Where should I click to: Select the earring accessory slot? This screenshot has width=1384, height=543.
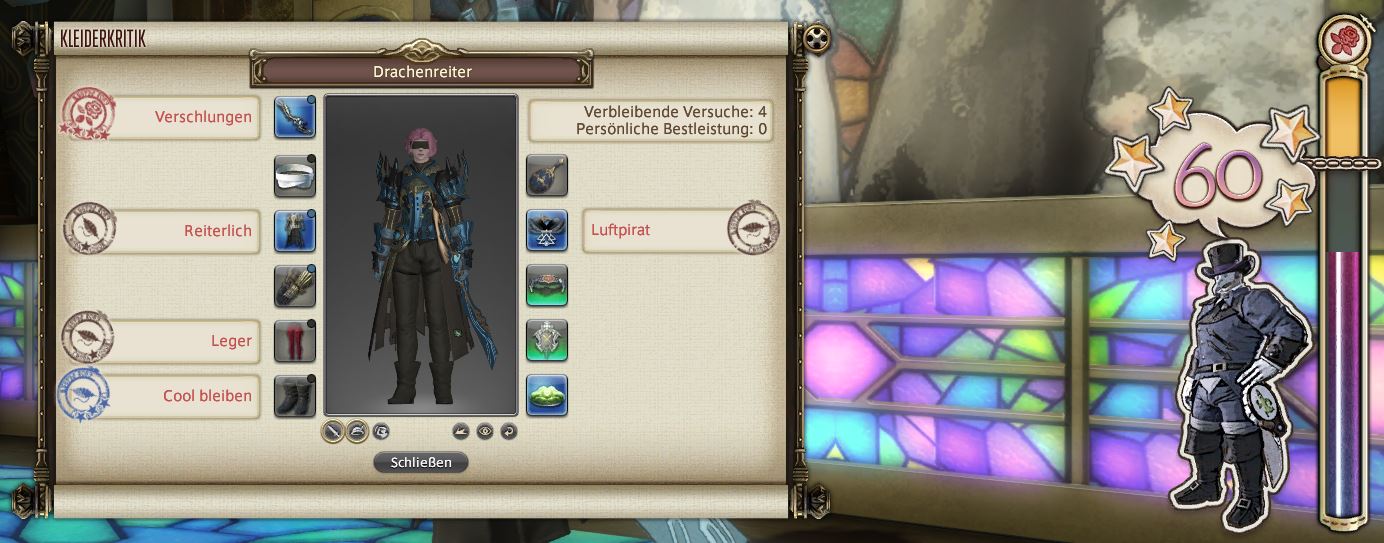547,176
